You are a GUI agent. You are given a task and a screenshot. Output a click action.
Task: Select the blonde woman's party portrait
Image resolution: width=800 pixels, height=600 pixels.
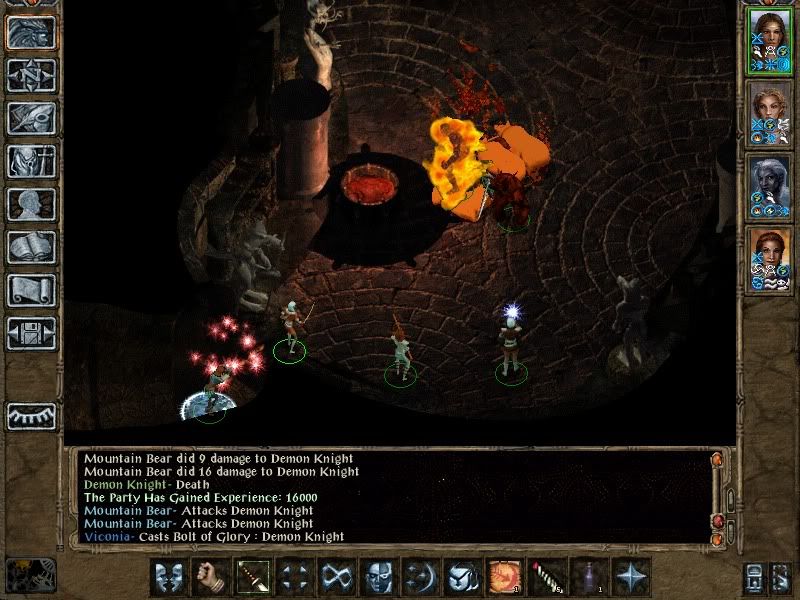(x=769, y=115)
